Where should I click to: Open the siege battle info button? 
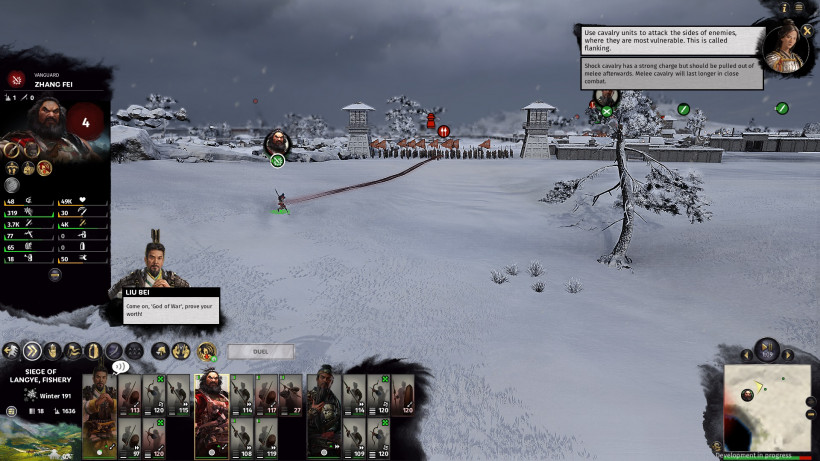point(10,411)
